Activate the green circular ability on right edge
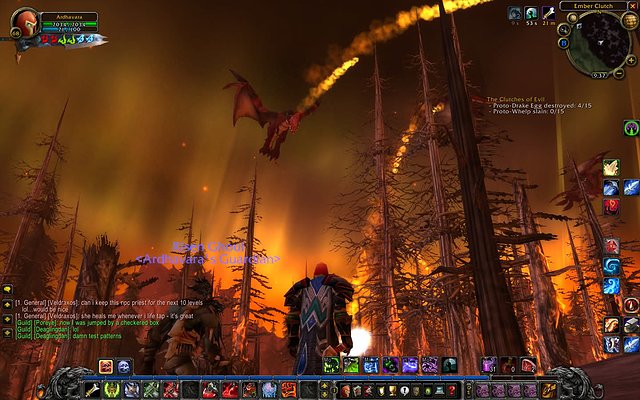 tap(630, 128)
